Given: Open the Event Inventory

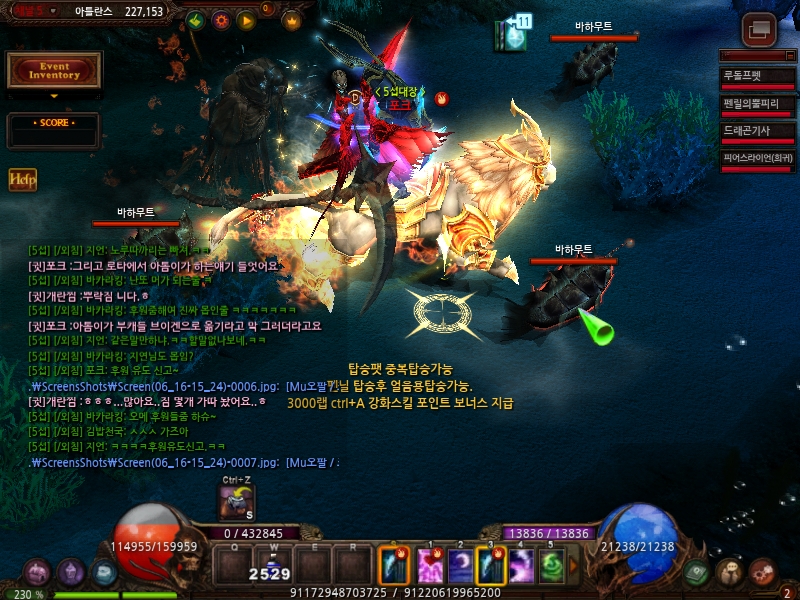Looking at the screenshot, I should click(54, 70).
